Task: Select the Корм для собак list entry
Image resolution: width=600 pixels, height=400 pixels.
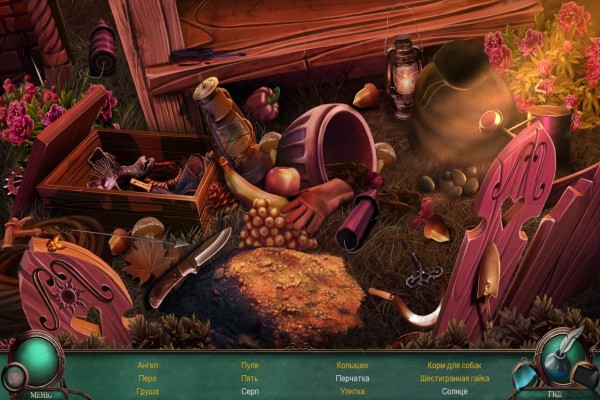Action: [453, 366]
